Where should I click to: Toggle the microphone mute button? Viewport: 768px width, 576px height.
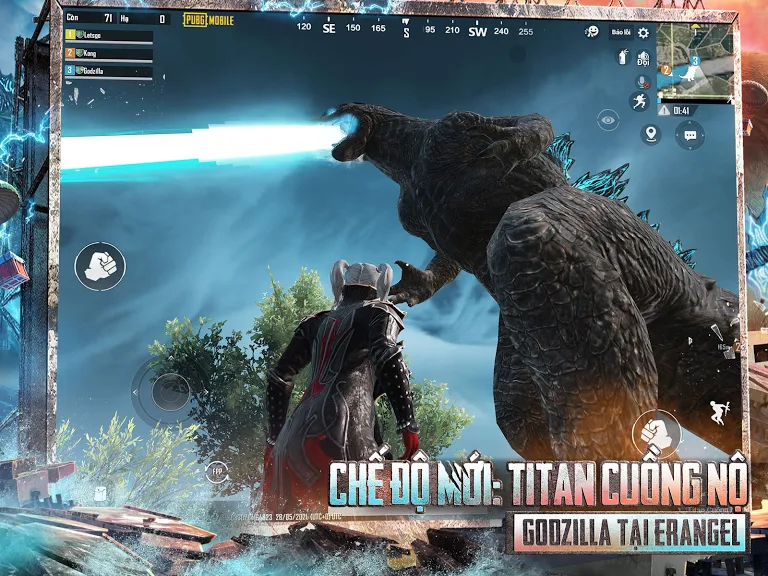[x=641, y=80]
